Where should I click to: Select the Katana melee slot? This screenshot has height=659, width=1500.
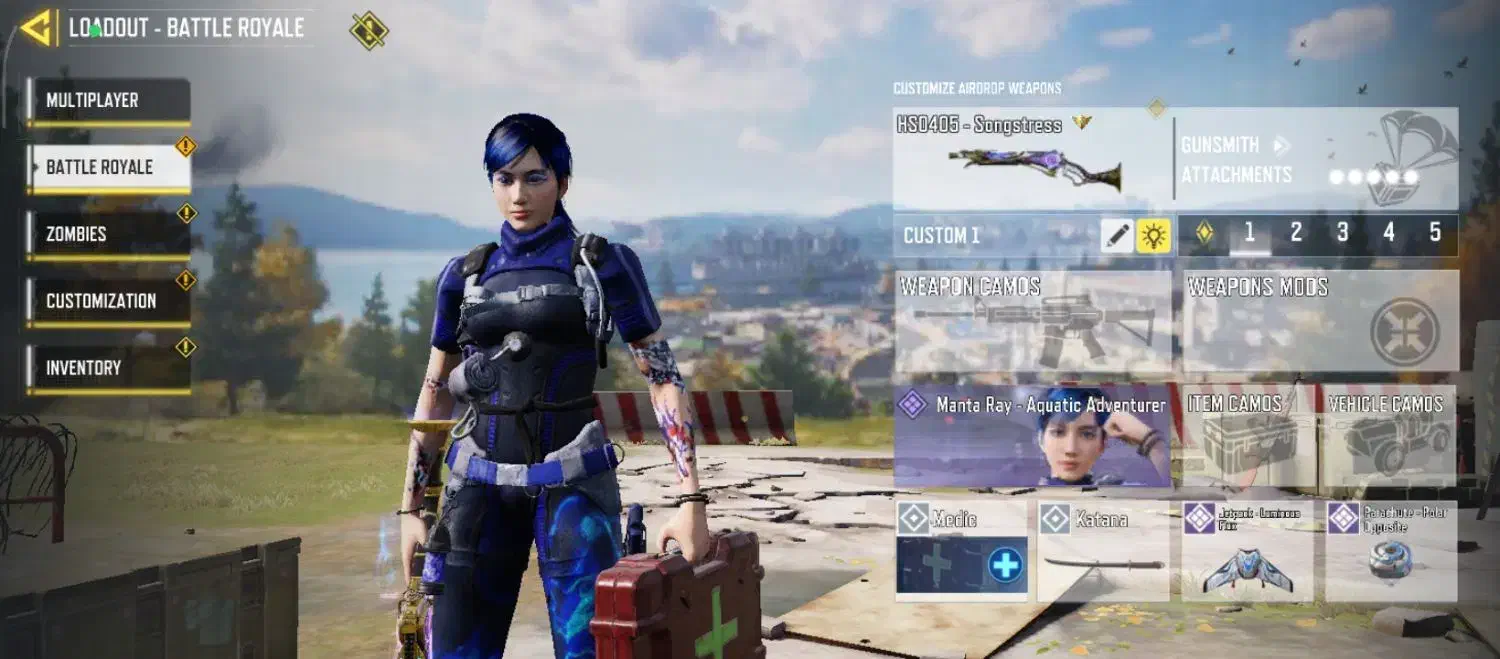click(x=1103, y=552)
